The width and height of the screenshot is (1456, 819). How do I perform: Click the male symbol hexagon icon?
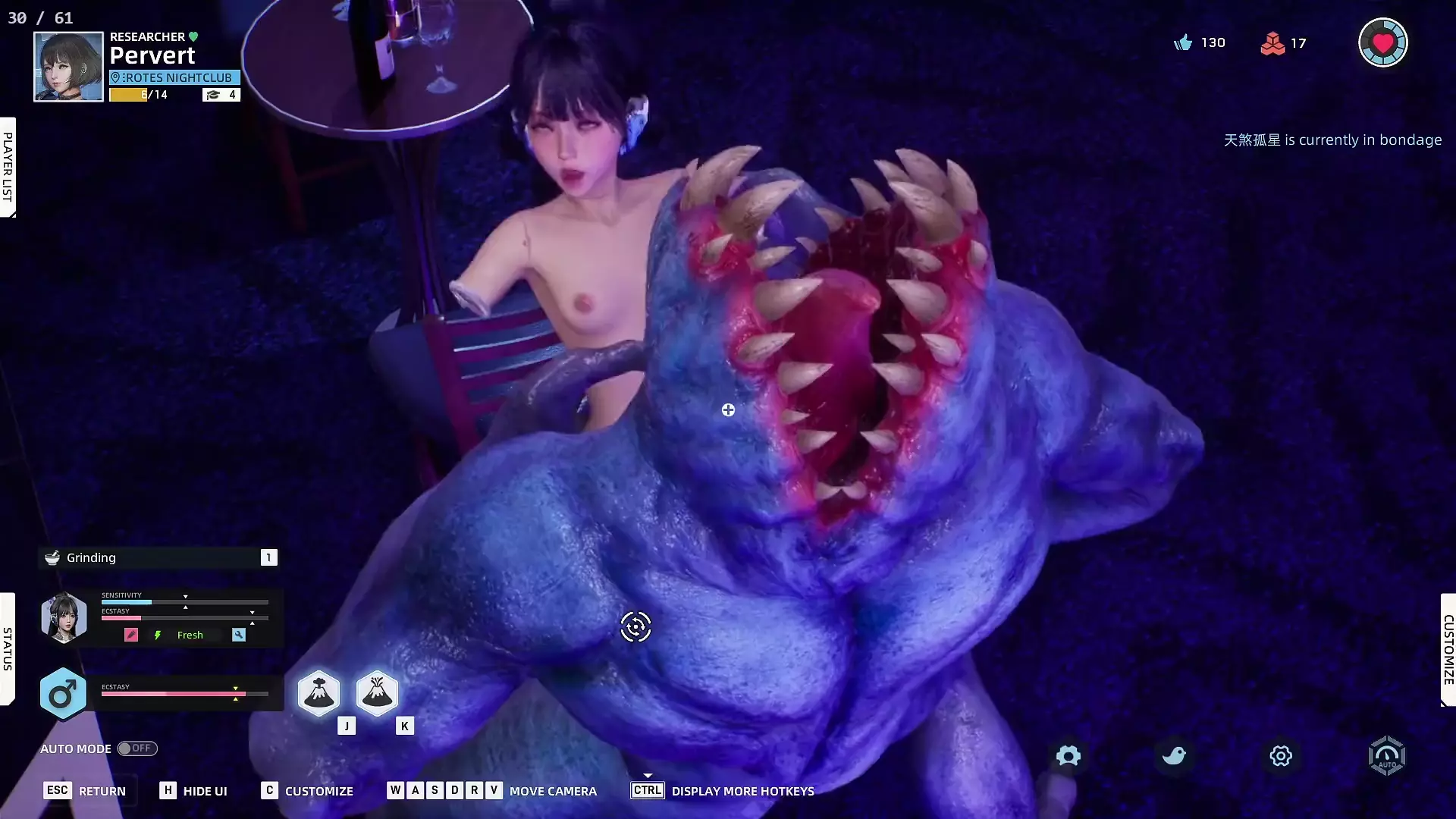point(62,693)
